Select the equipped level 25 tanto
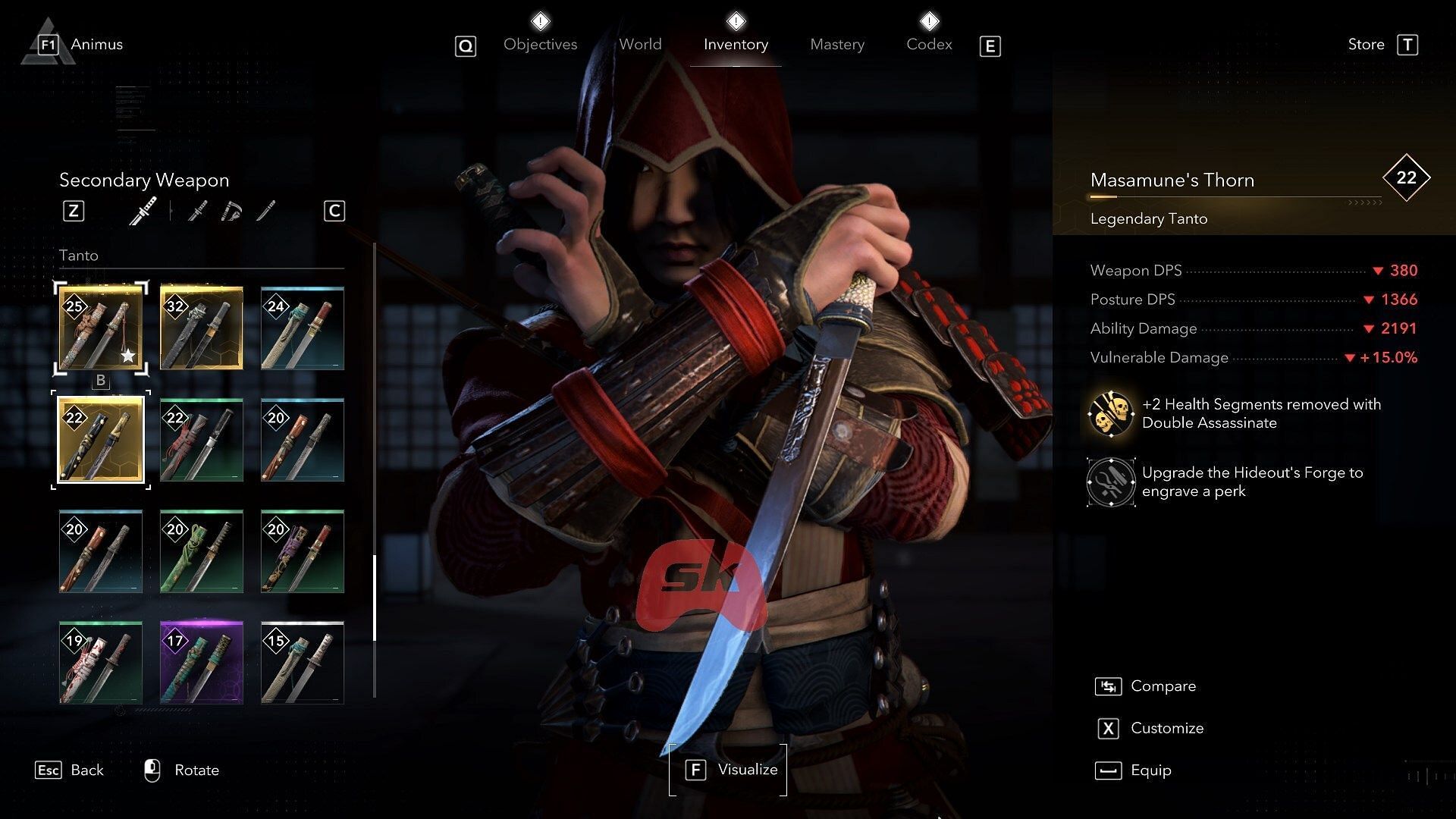1456x819 pixels. tap(101, 328)
